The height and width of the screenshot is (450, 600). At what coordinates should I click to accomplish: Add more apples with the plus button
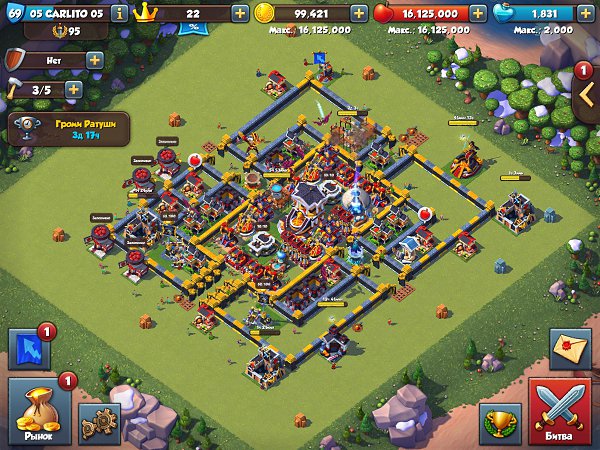click(x=478, y=14)
